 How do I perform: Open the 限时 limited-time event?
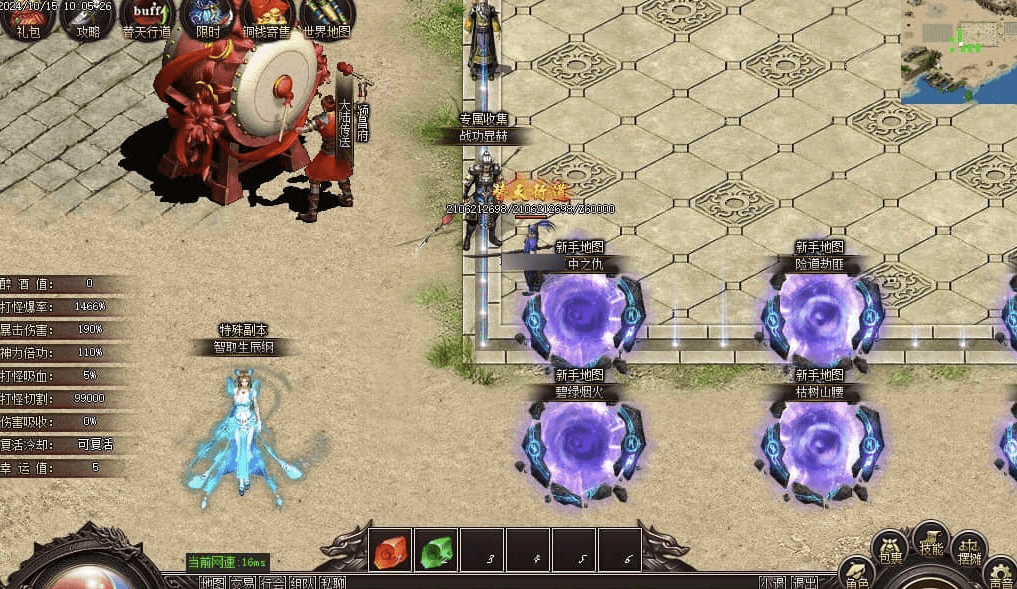tap(208, 17)
